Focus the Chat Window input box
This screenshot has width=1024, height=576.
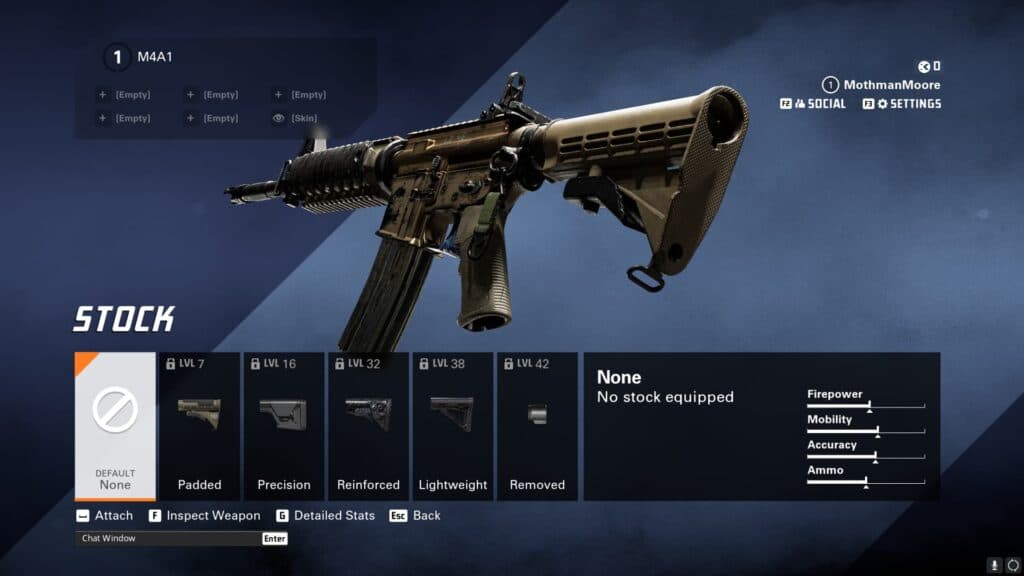pyautogui.click(x=170, y=539)
